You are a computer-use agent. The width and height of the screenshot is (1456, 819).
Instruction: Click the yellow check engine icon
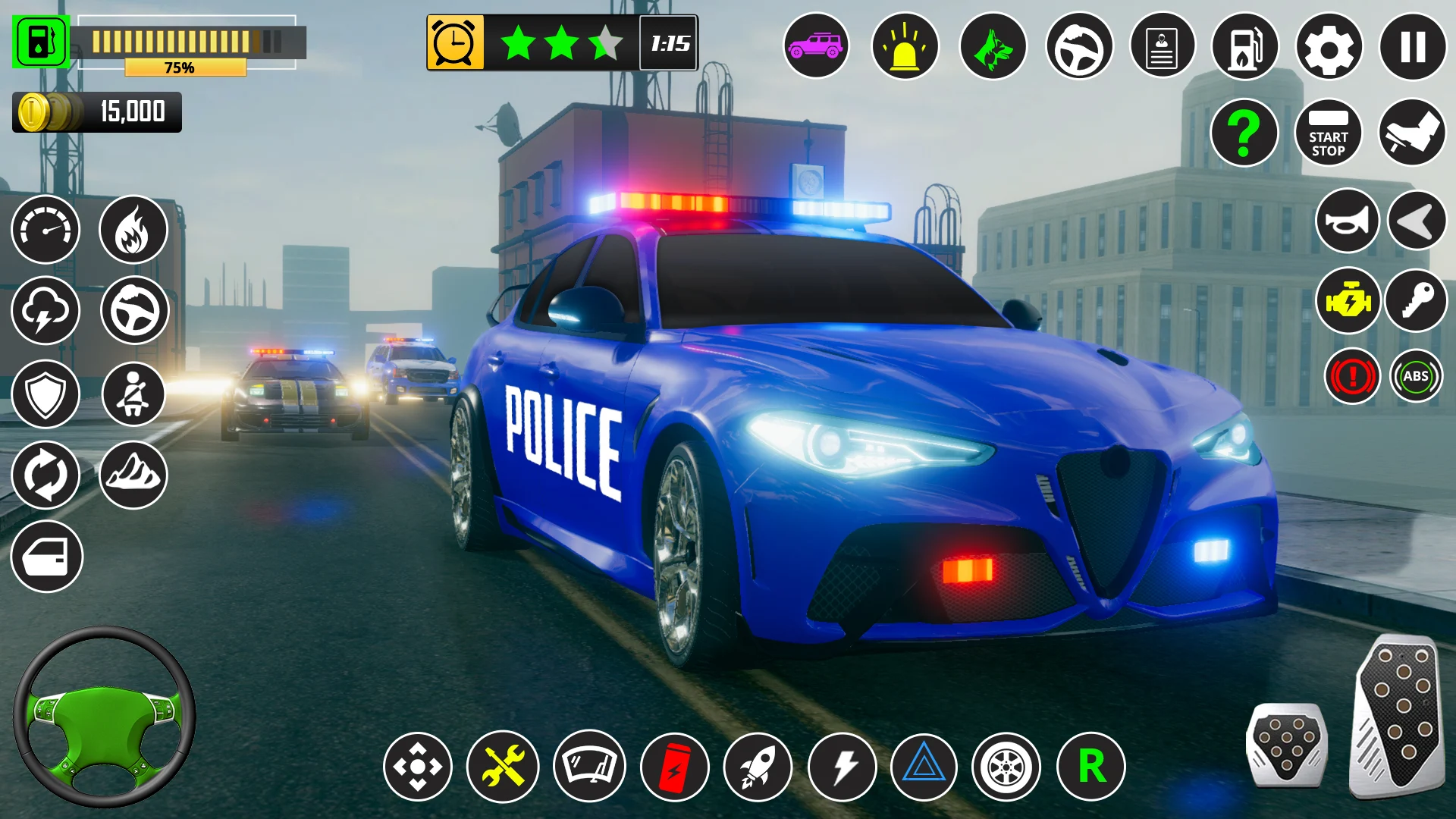[x=1348, y=302]
